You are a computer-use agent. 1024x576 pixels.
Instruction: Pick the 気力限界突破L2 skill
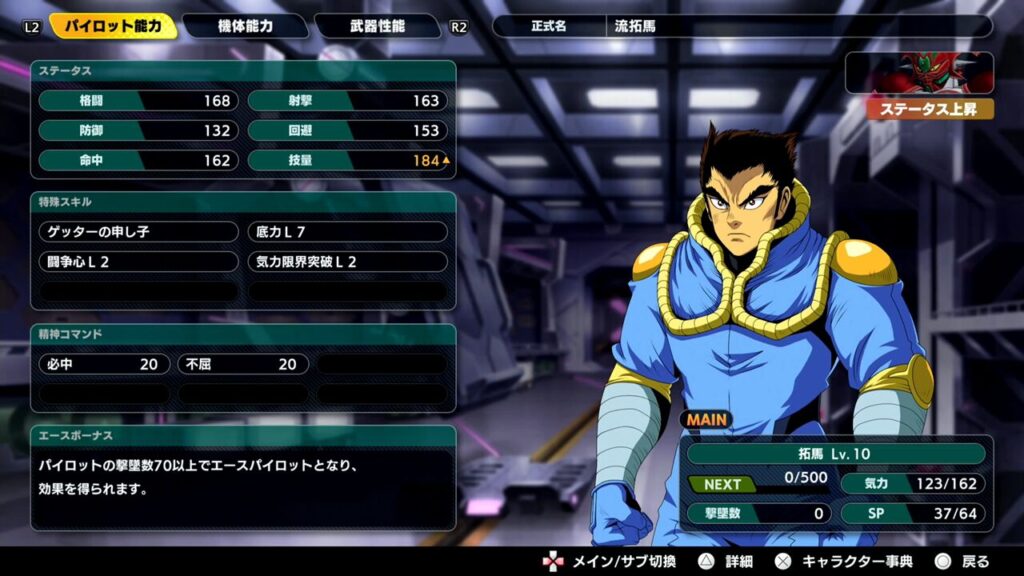coord(347,262)
